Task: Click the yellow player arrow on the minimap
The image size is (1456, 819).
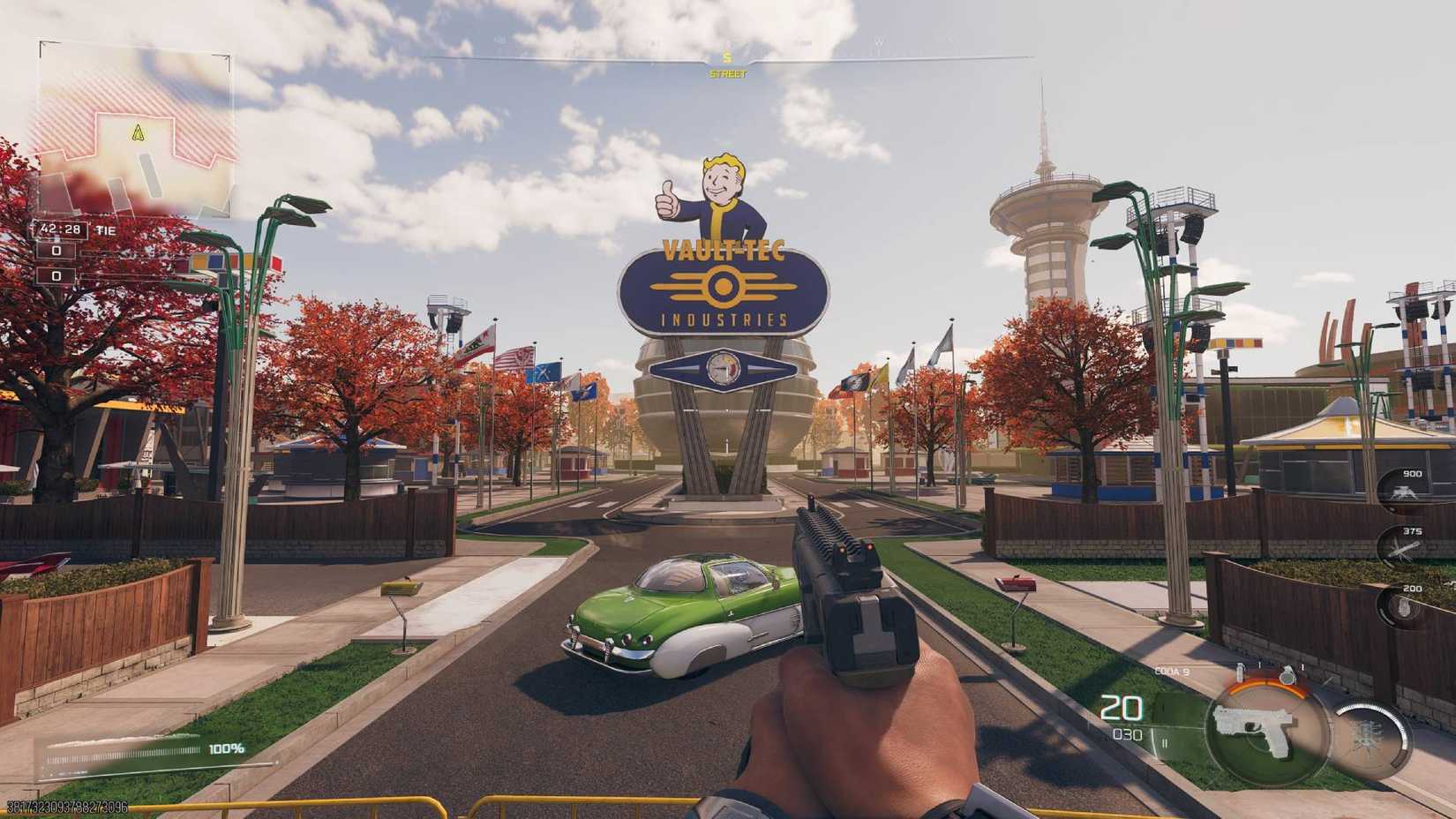Action: 138,131
